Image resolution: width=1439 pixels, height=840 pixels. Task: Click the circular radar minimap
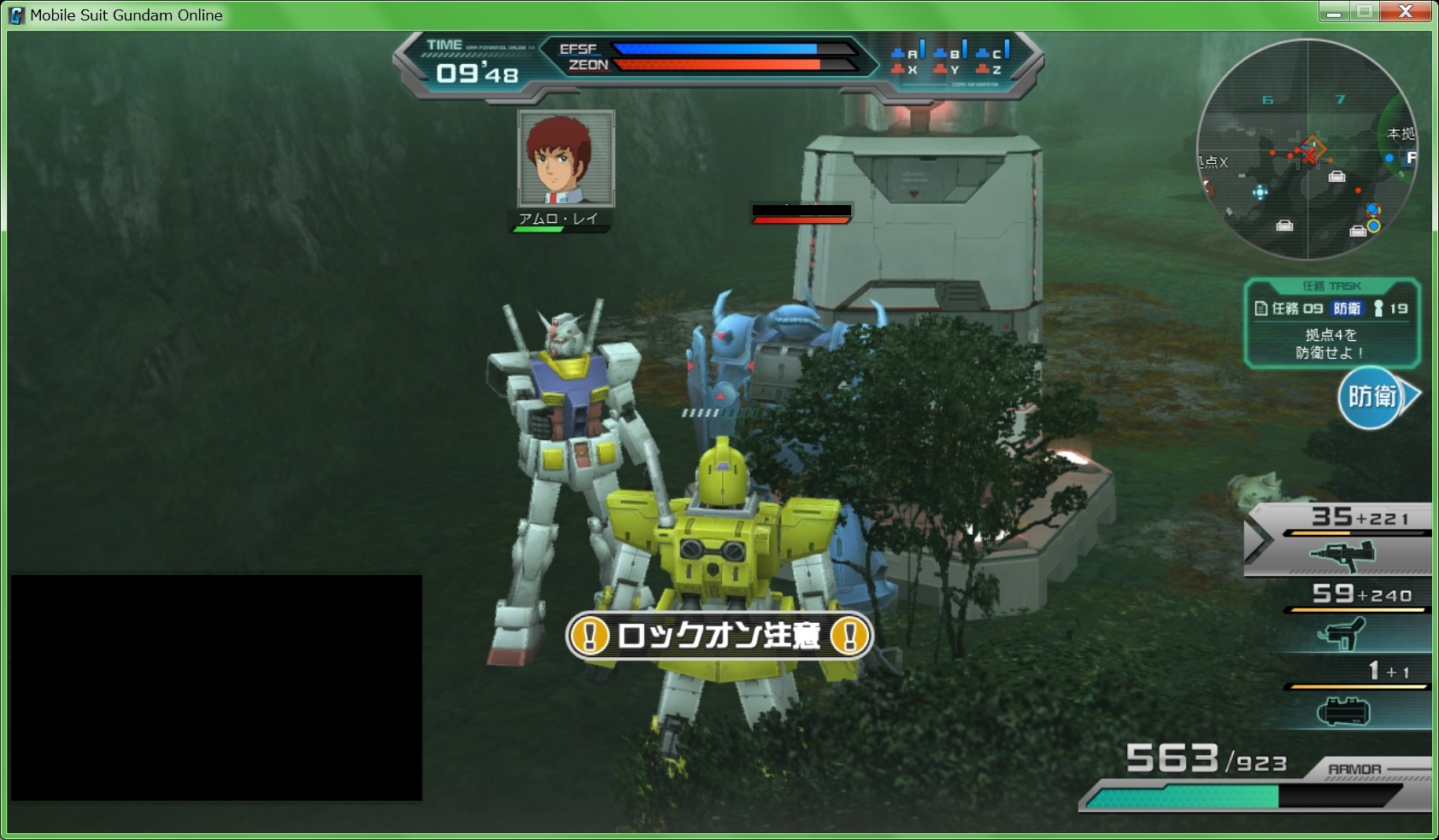tap(1307, 150)
